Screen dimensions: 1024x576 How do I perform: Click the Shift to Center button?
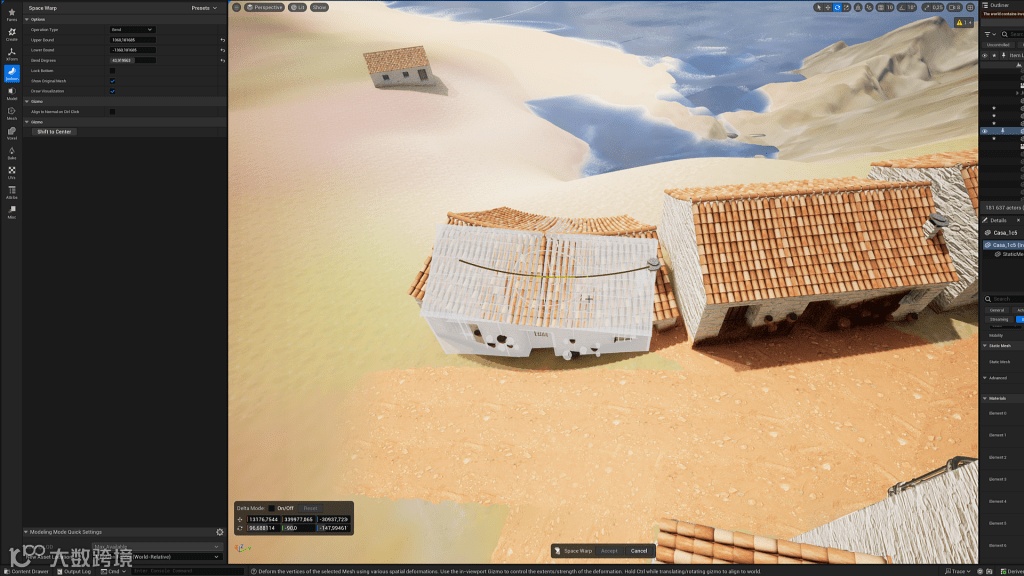[54, 132]
